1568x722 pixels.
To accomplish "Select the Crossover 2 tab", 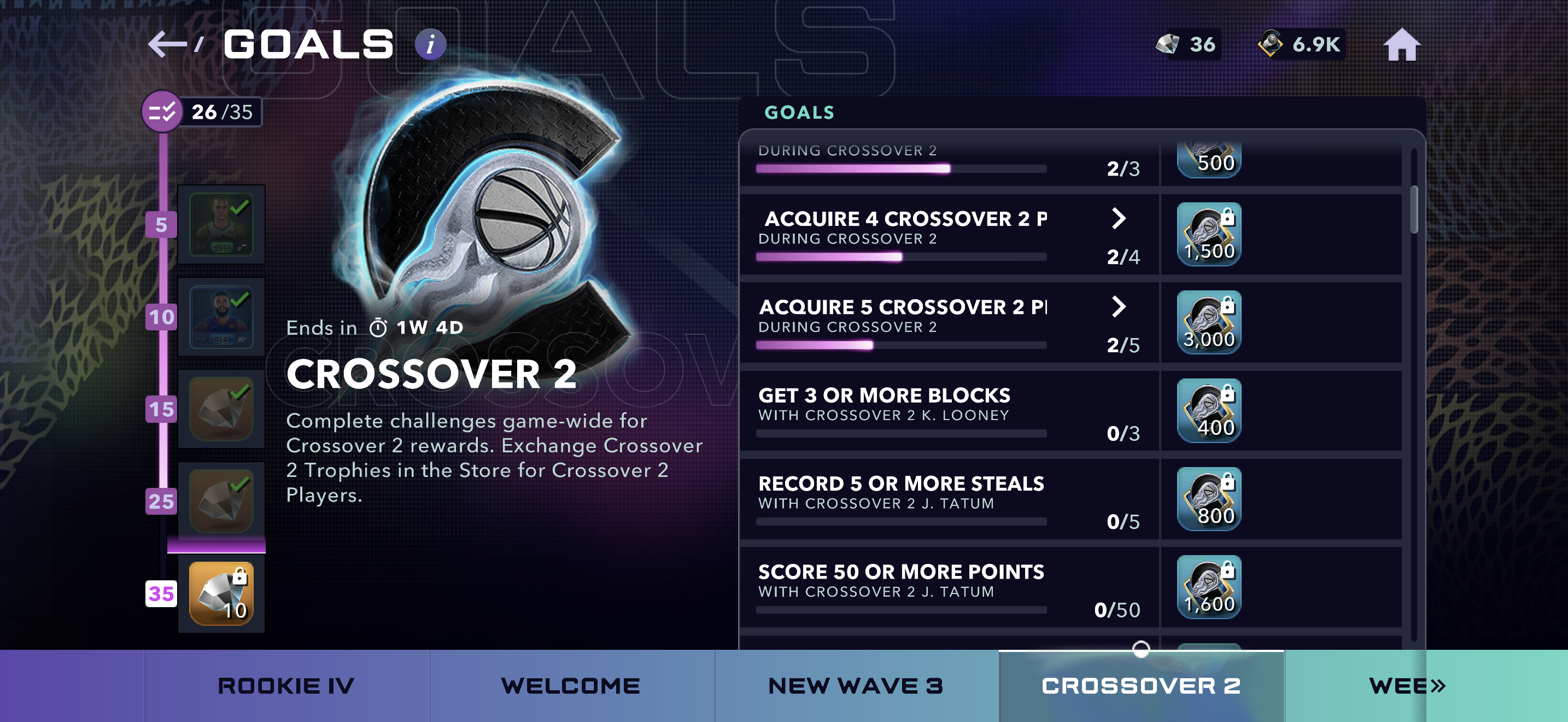I will pyautogui.click(x=1142, y=686).
